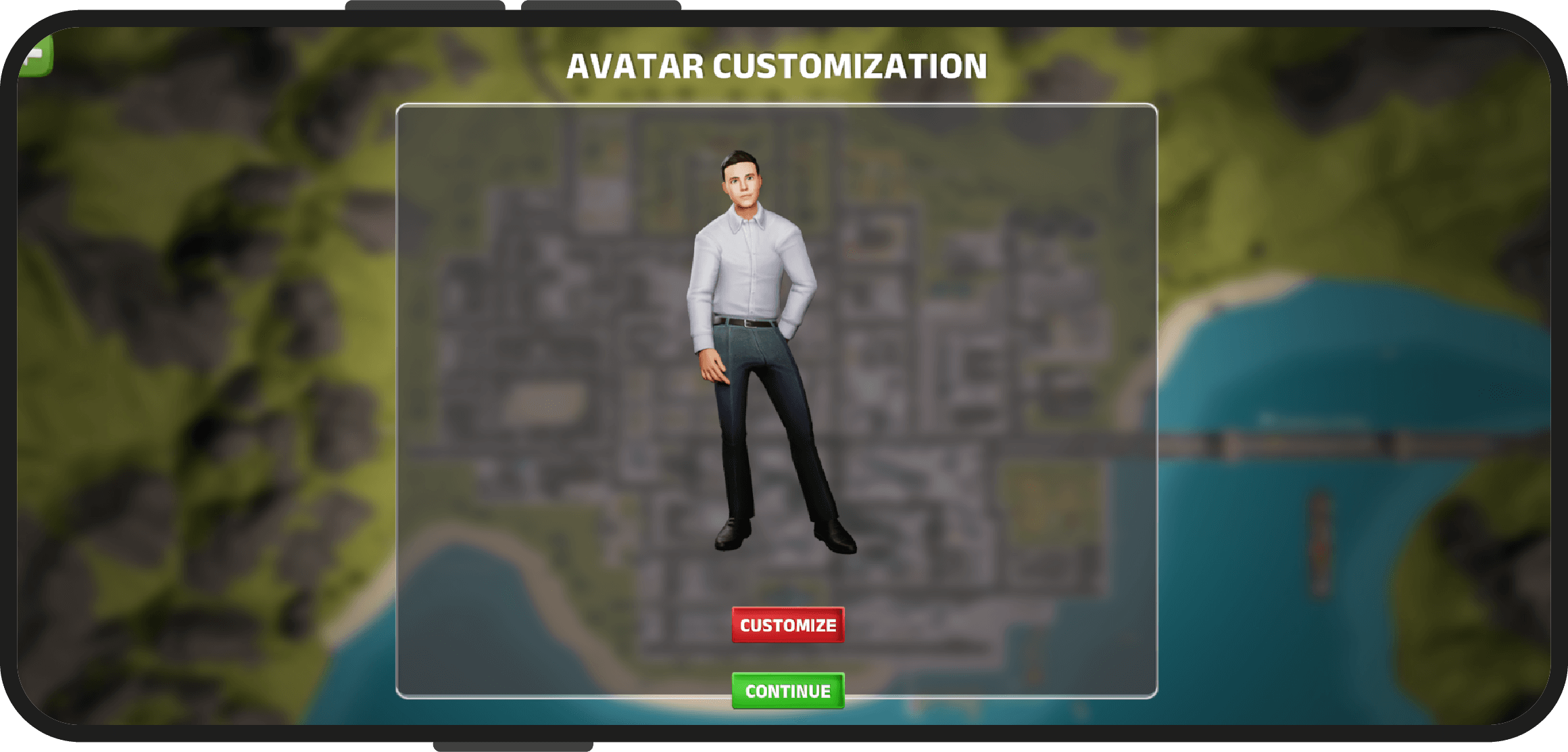Confirm avatar with the green Continue button

pyautogui.click(x=788, y=690)
